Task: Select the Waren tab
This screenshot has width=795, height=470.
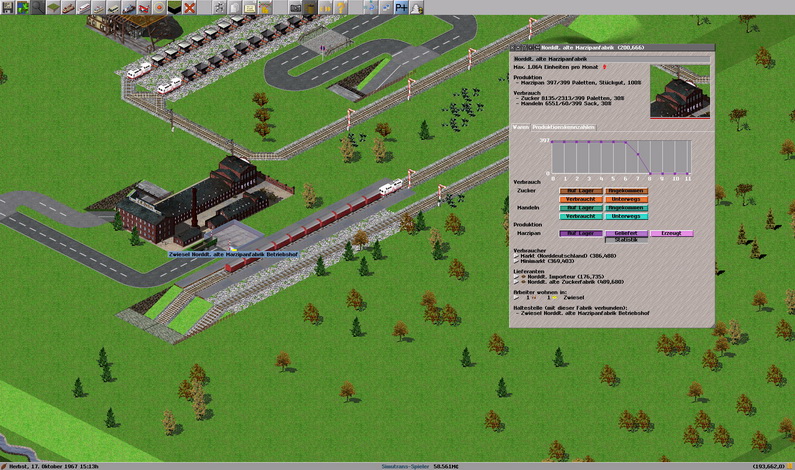Action: pyautogui.click(x=520, y=127)
